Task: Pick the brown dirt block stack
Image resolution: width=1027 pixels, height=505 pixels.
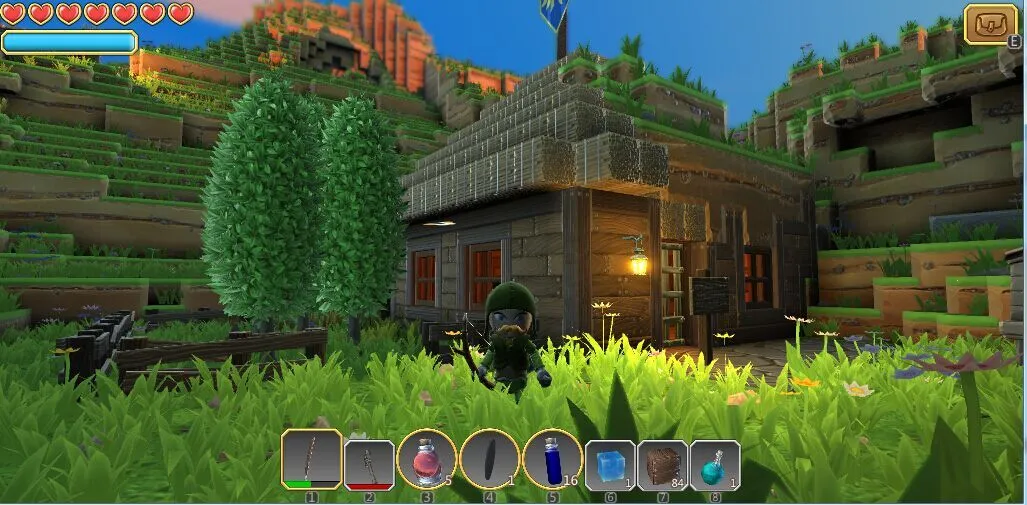Action: (x=662, y=465)
